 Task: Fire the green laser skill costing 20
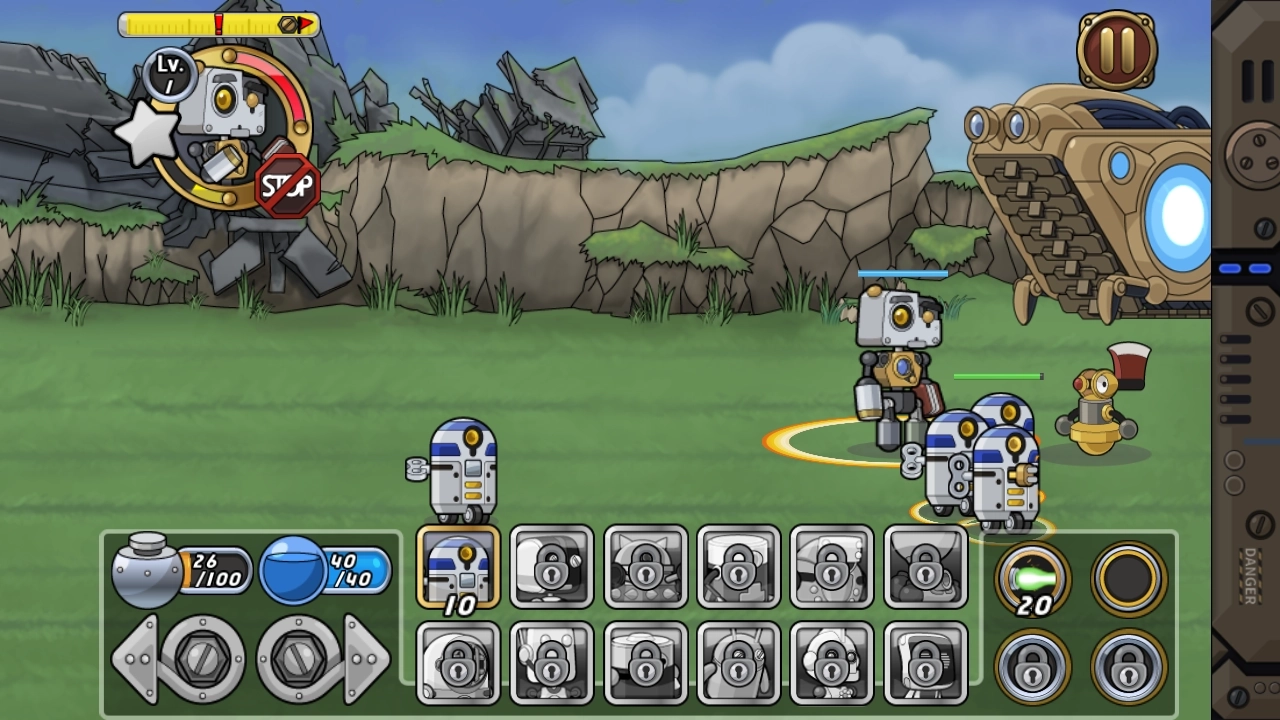(1033, 577)
